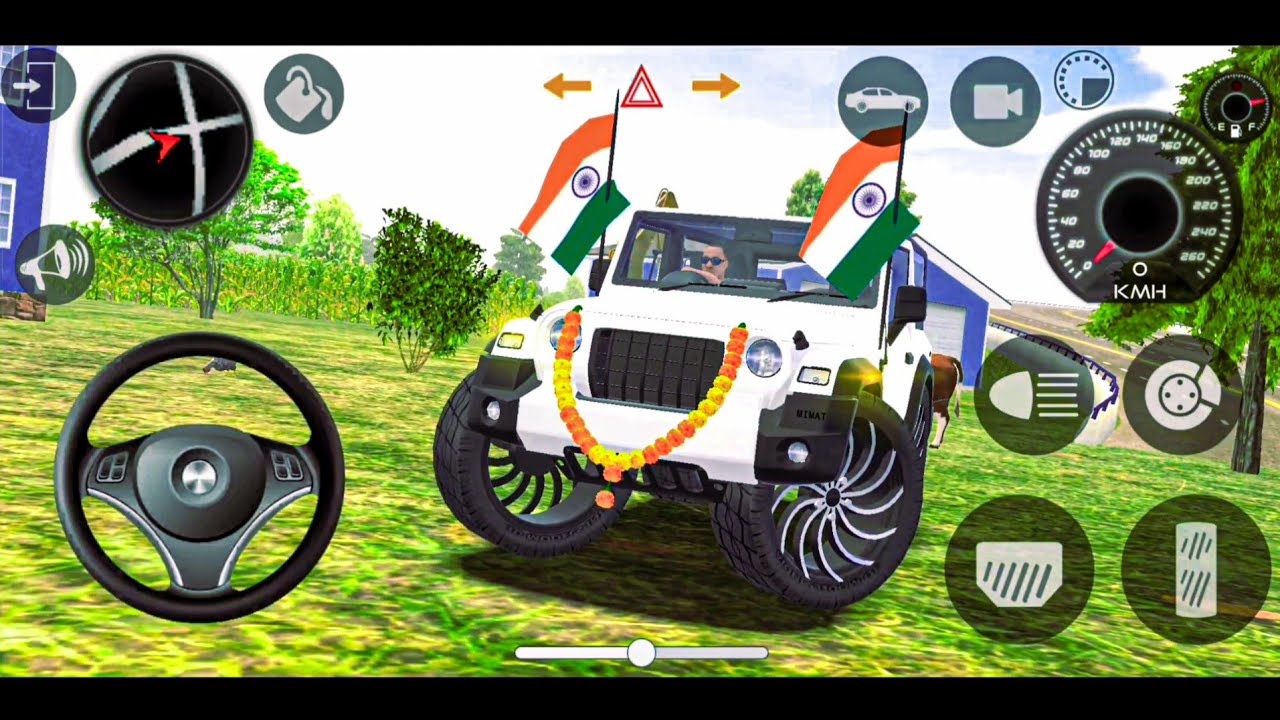This screenshot has height=720, width=1280.
Task: Toggle the red hazard triangle
Action: click(641, 88)
